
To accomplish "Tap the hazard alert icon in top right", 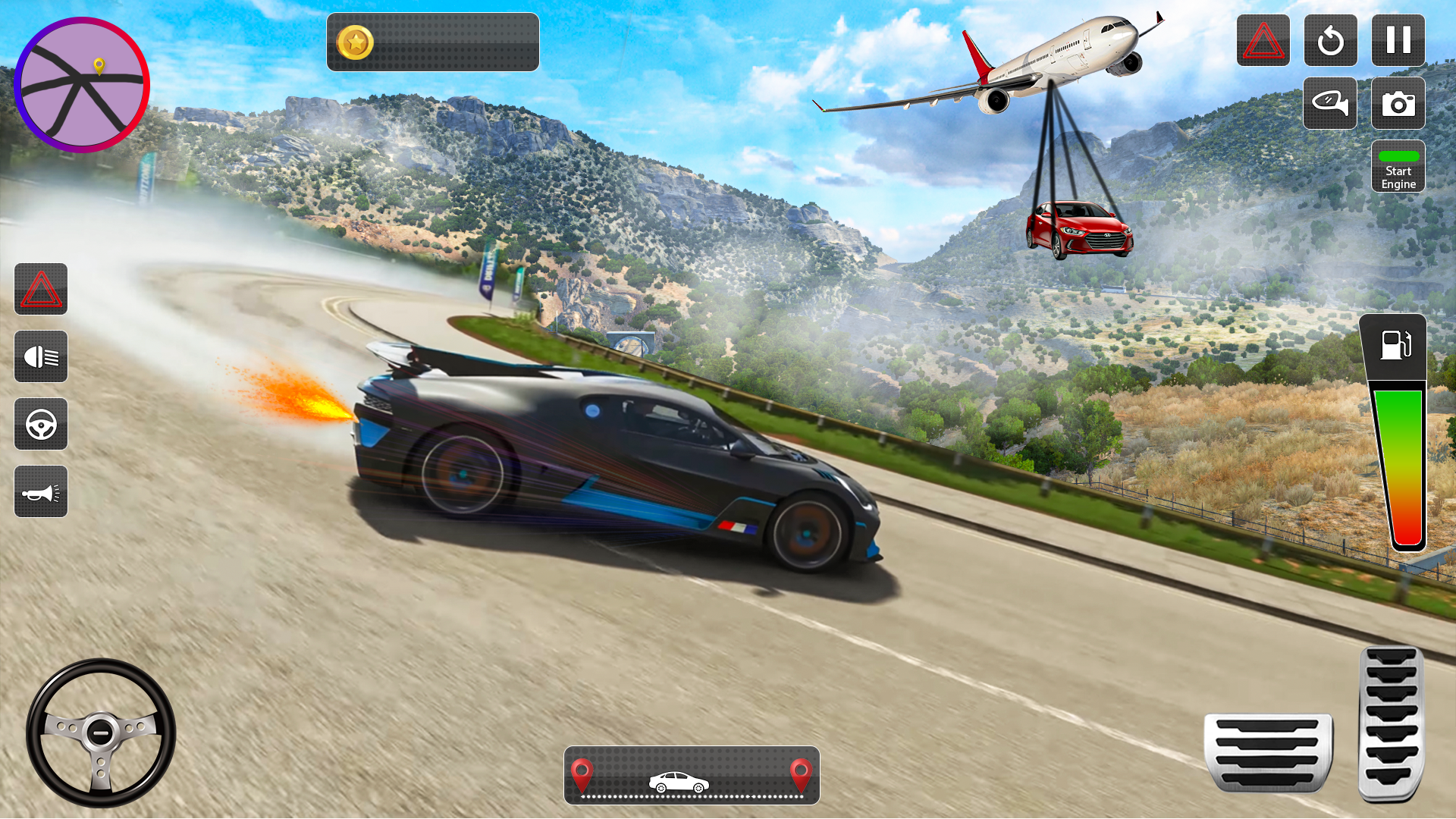I will click(x=1263, y=41).
